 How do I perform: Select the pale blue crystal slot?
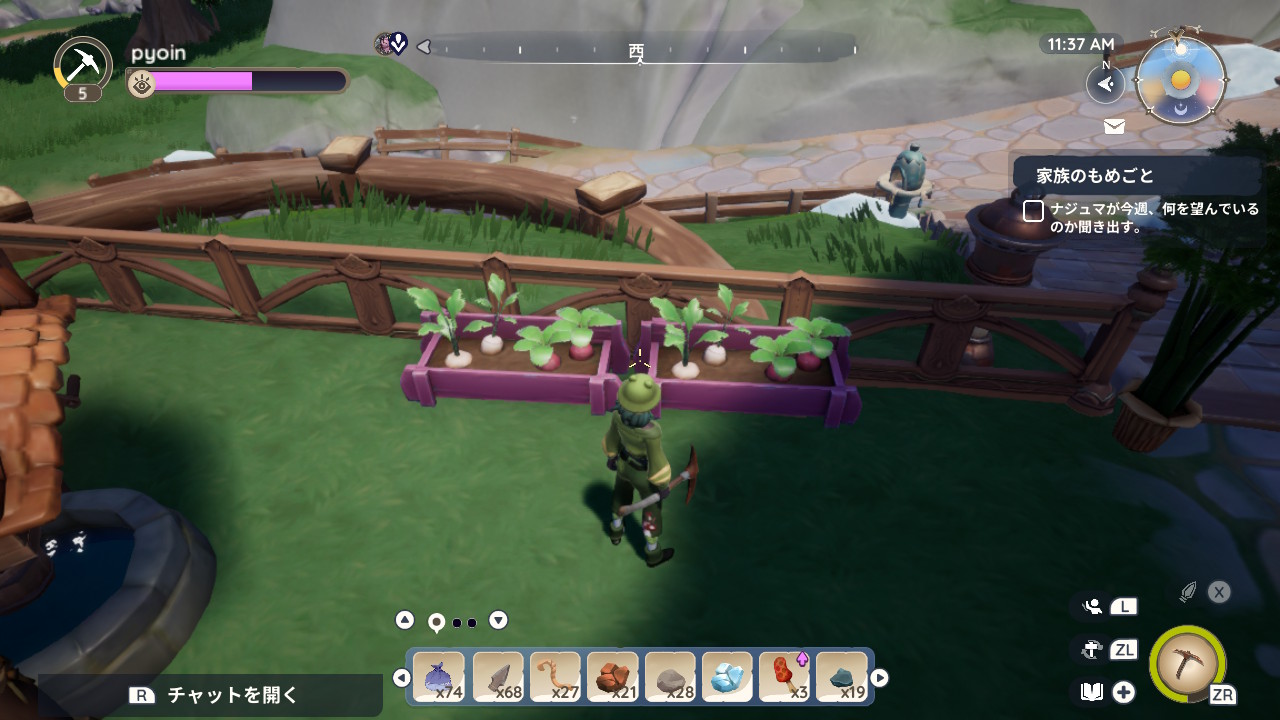727,678
